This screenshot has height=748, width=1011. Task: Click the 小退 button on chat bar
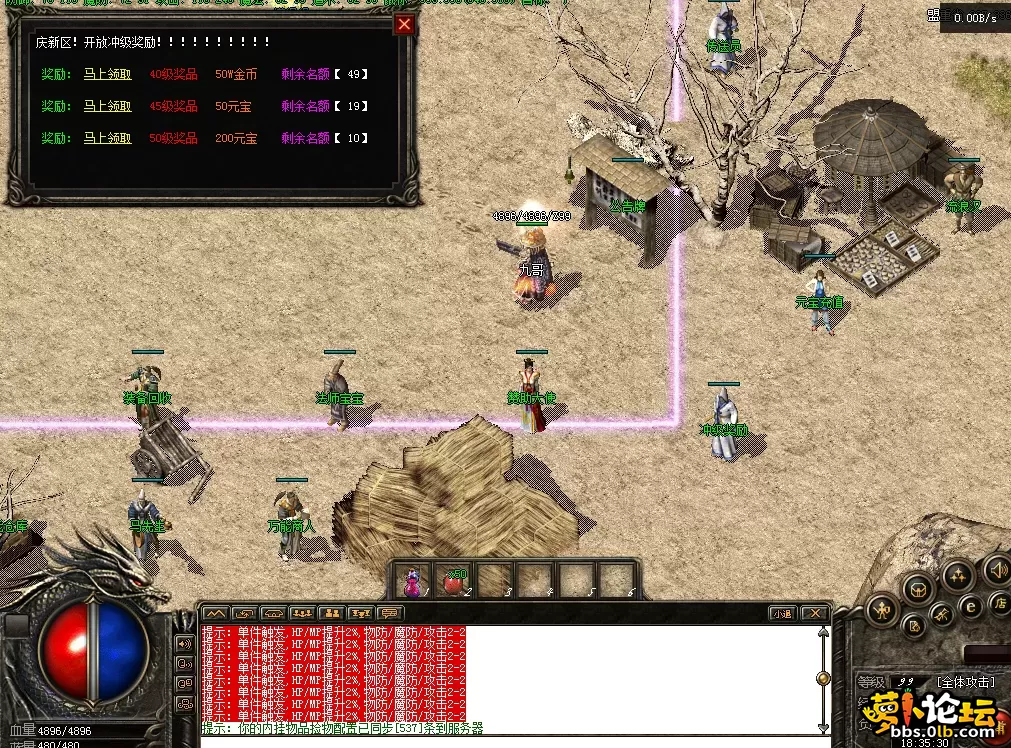pos(783,613)
